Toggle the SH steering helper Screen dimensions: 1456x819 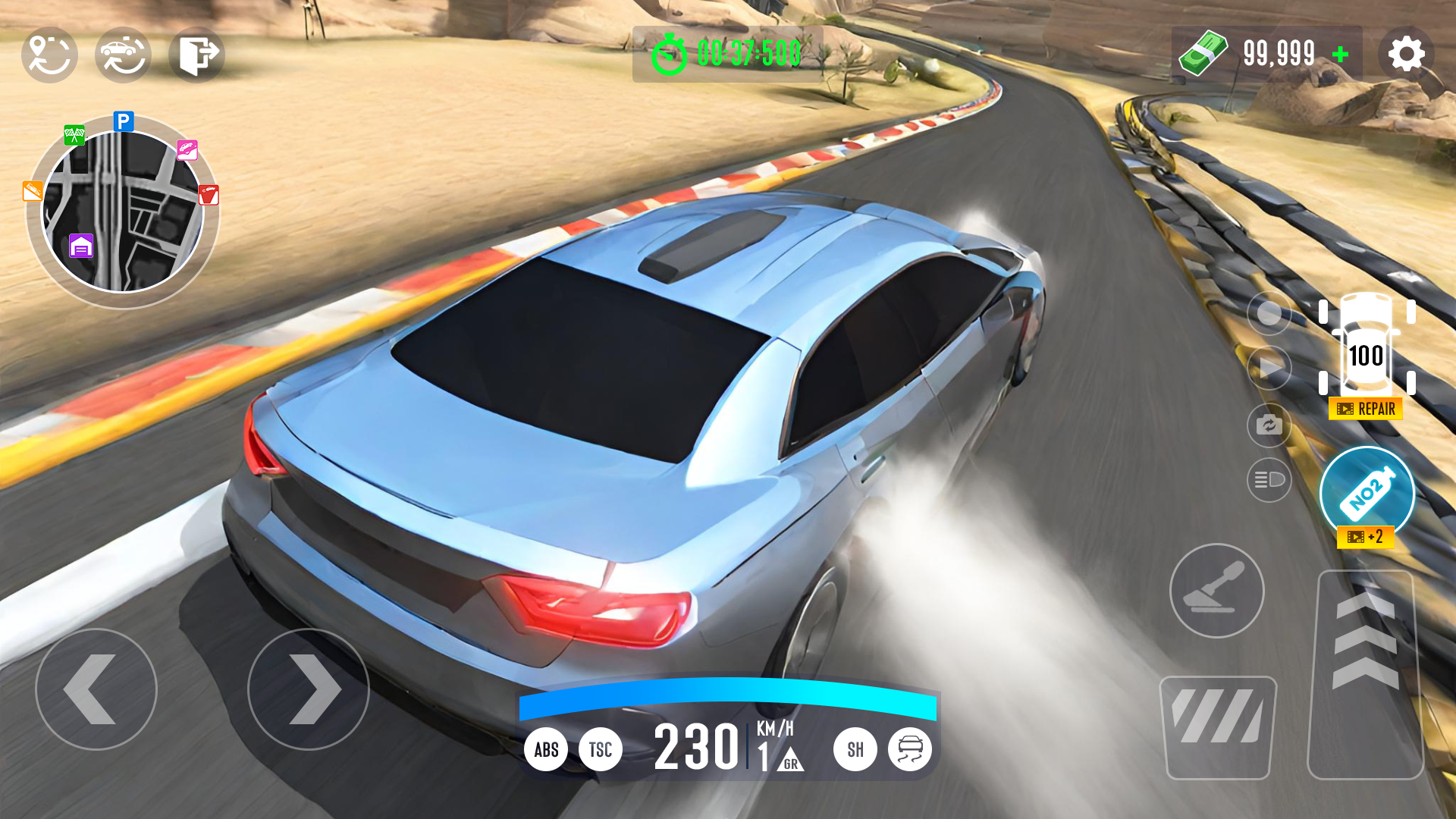tap(855, 749)
